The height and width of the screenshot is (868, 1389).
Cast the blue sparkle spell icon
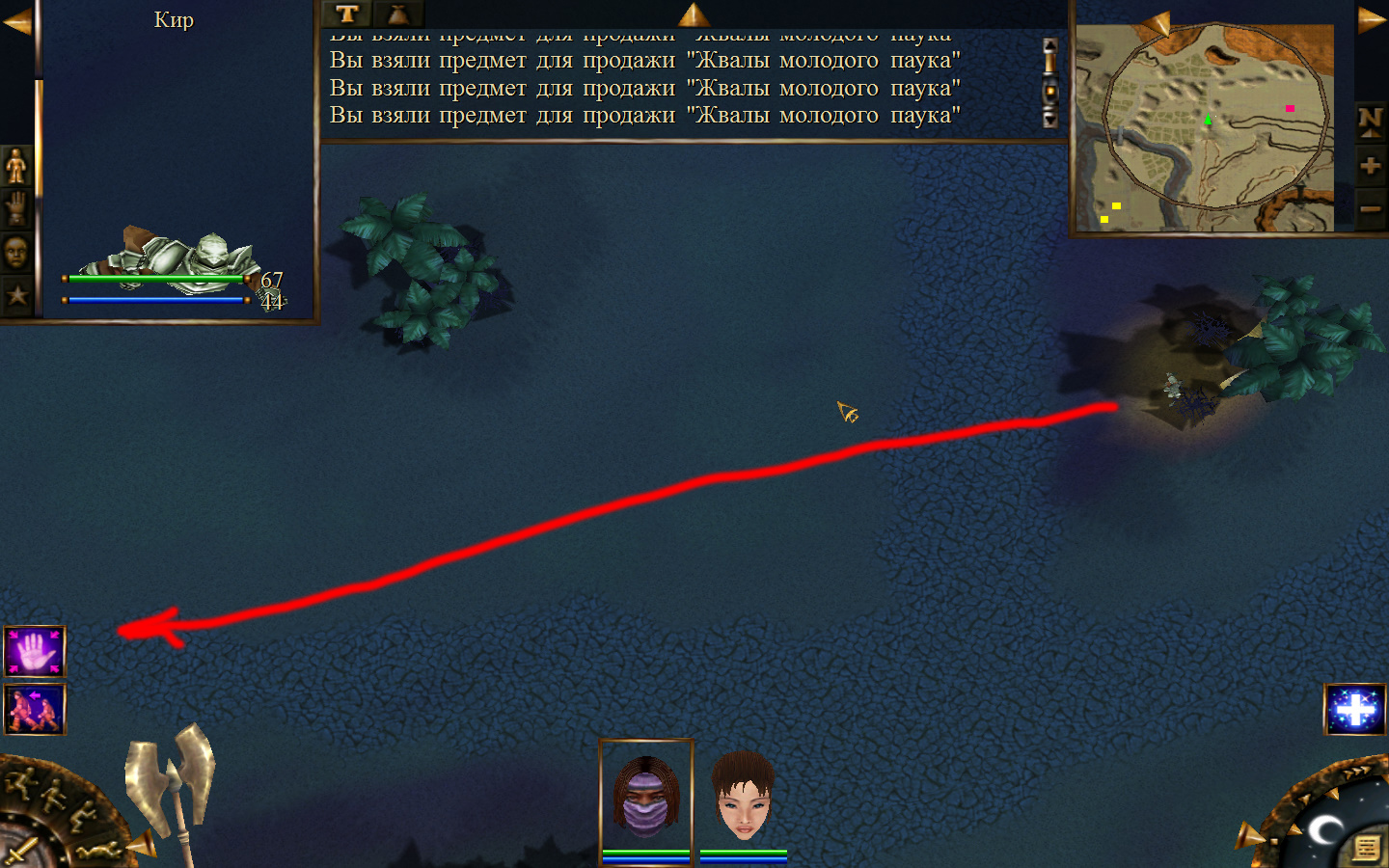(1355, 710)
